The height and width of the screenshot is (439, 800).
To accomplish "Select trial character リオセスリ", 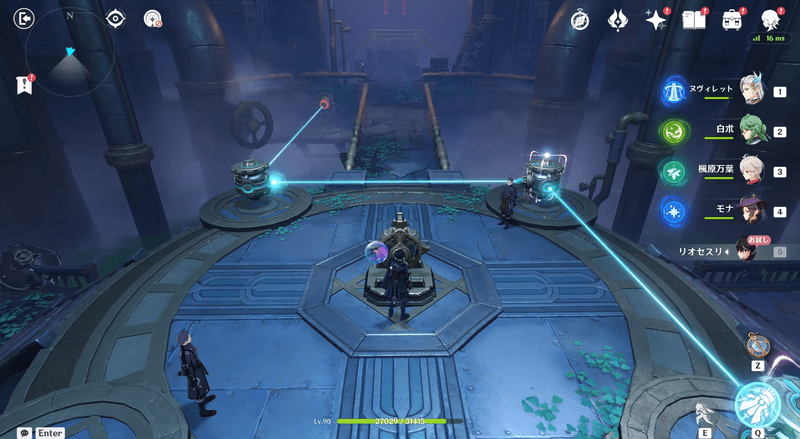I will 749,250.
